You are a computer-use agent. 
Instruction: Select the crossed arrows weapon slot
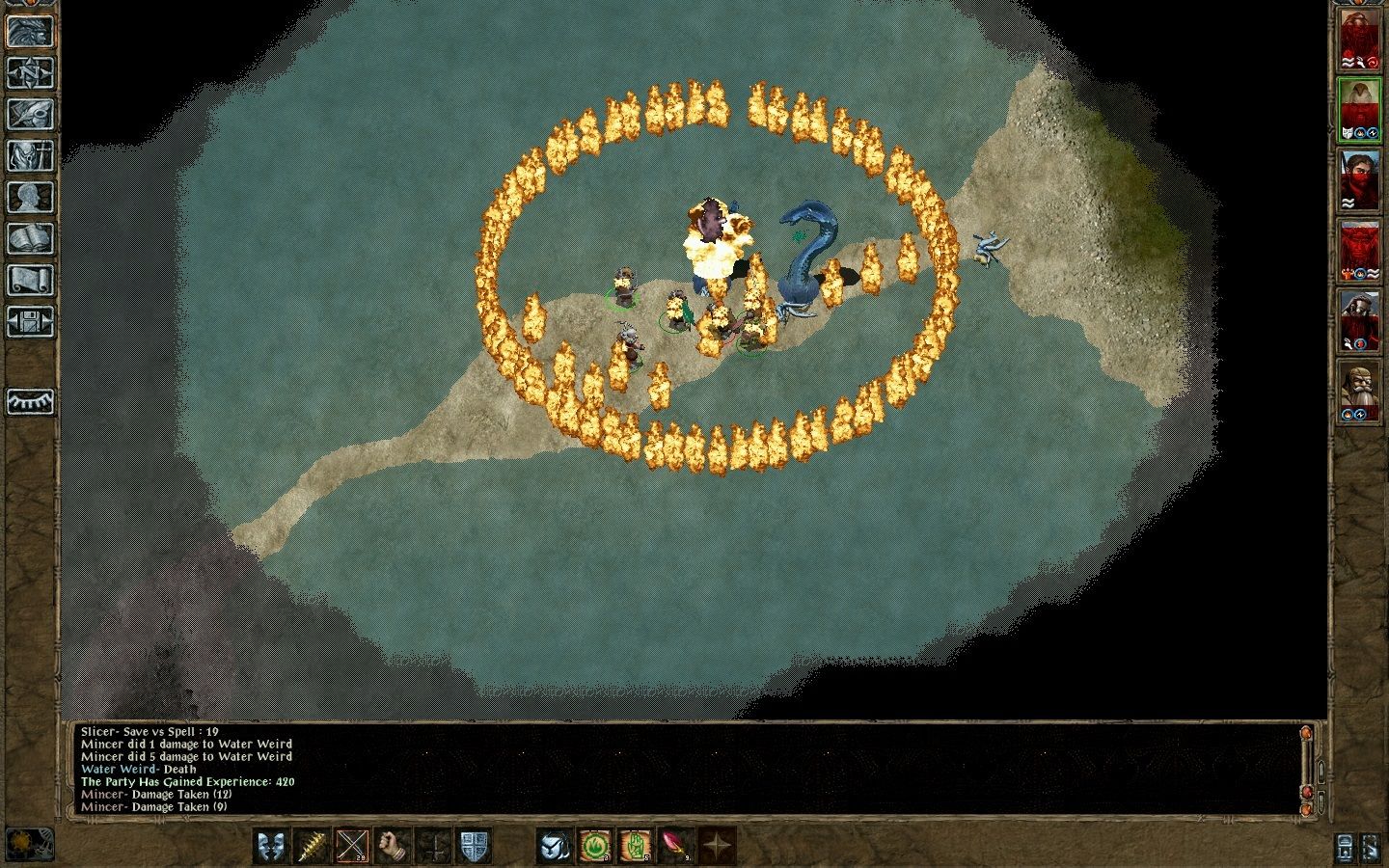(x=352, y=846)
